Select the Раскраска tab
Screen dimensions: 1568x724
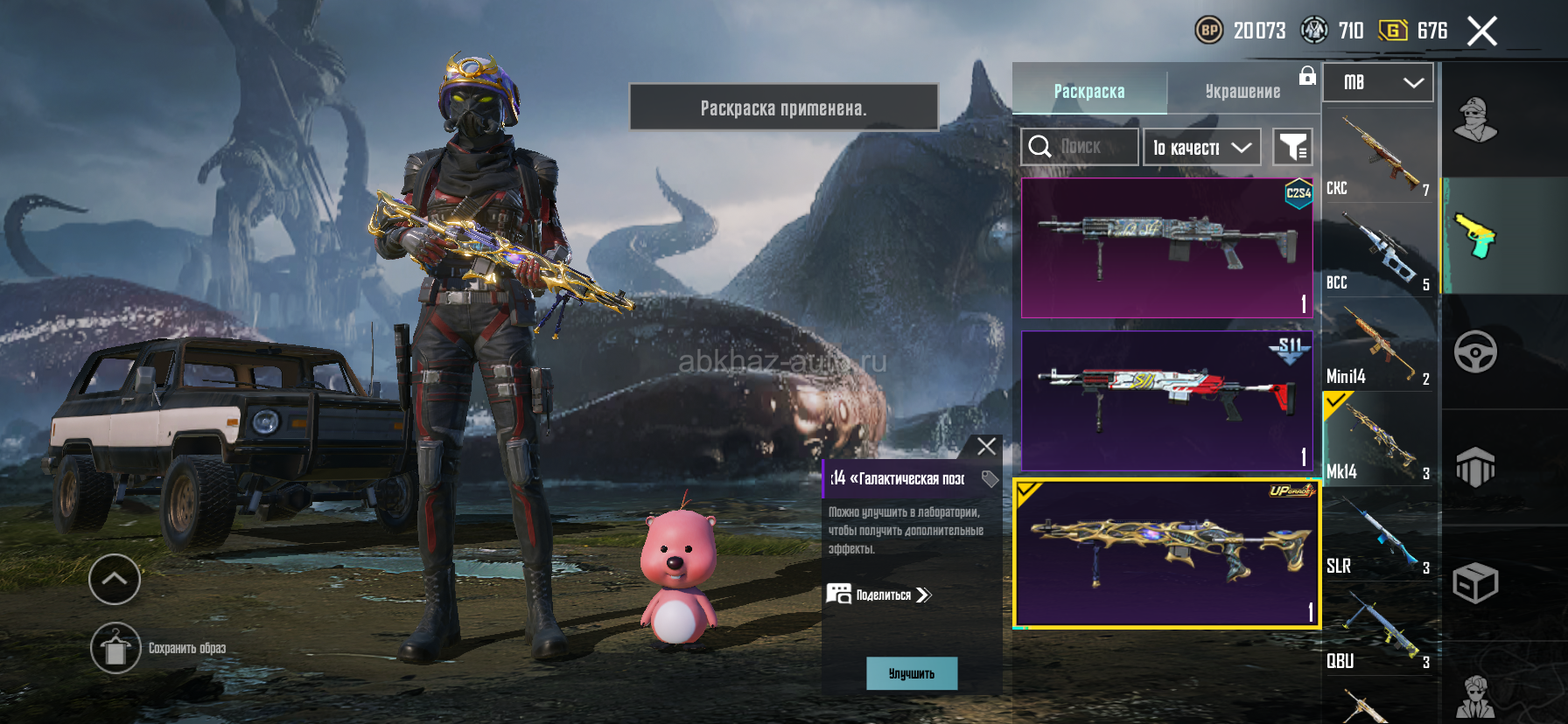click(1088, 91)
